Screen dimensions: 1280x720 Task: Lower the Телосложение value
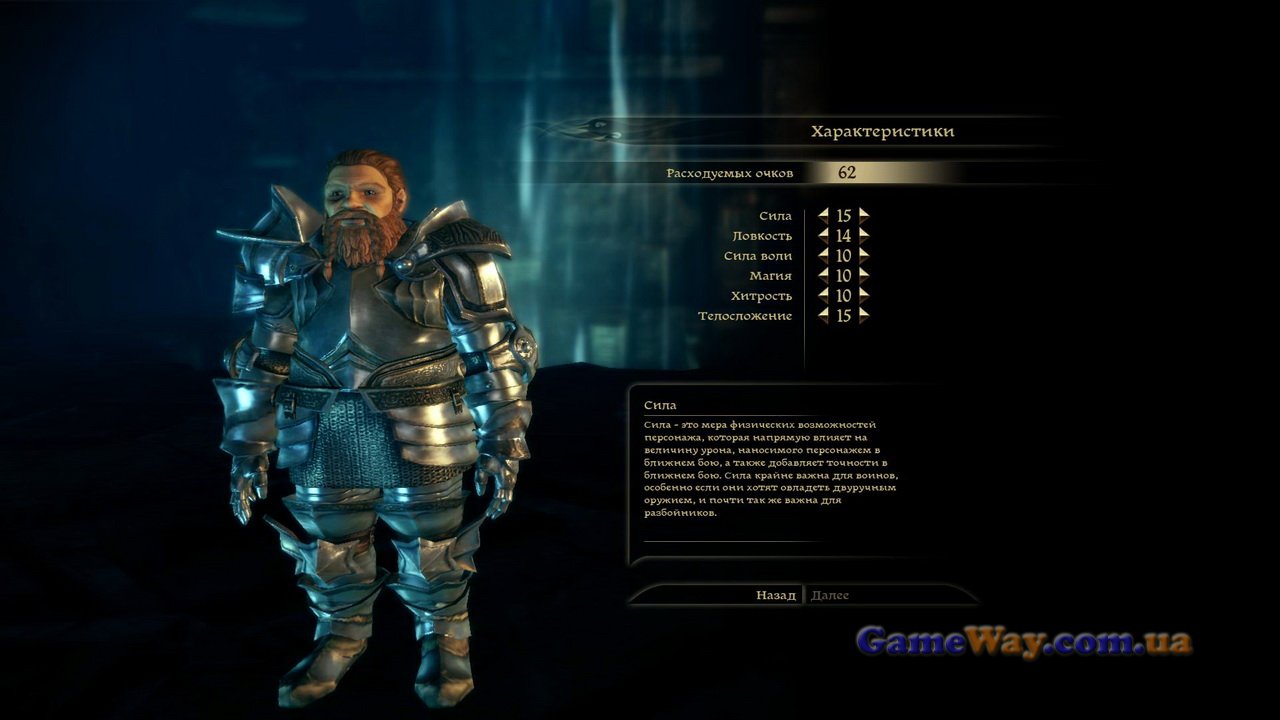tap(823, 315)
